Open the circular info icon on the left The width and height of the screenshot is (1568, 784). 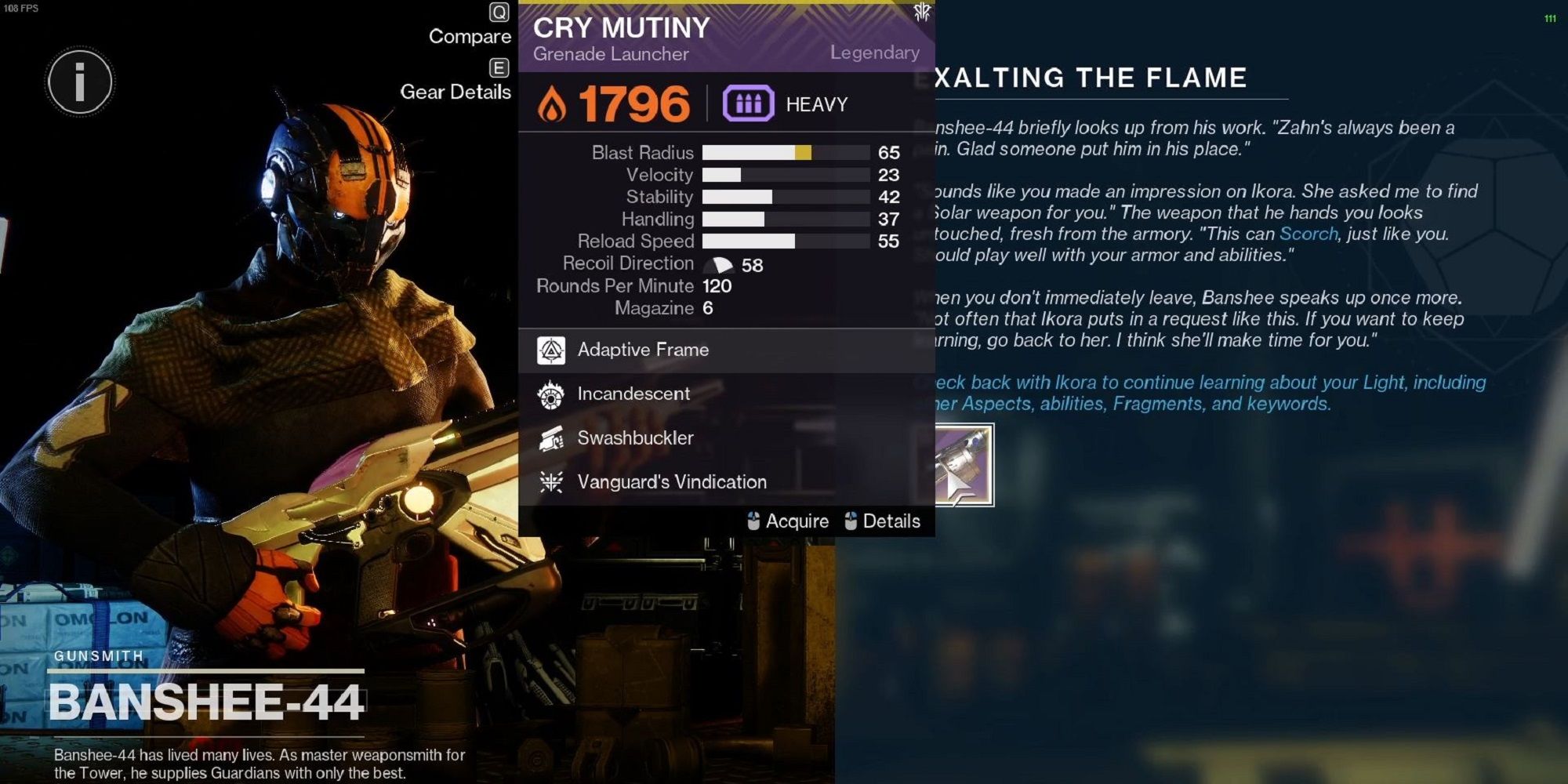pyautogui.click(x=78, y=82)
